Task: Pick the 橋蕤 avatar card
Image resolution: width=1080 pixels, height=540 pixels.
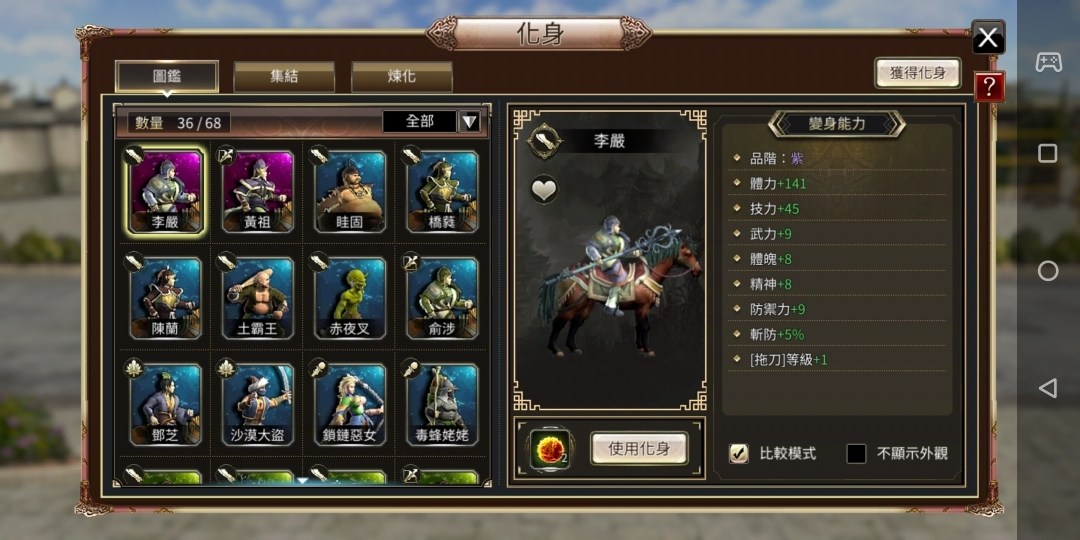Action: (442, 191)
